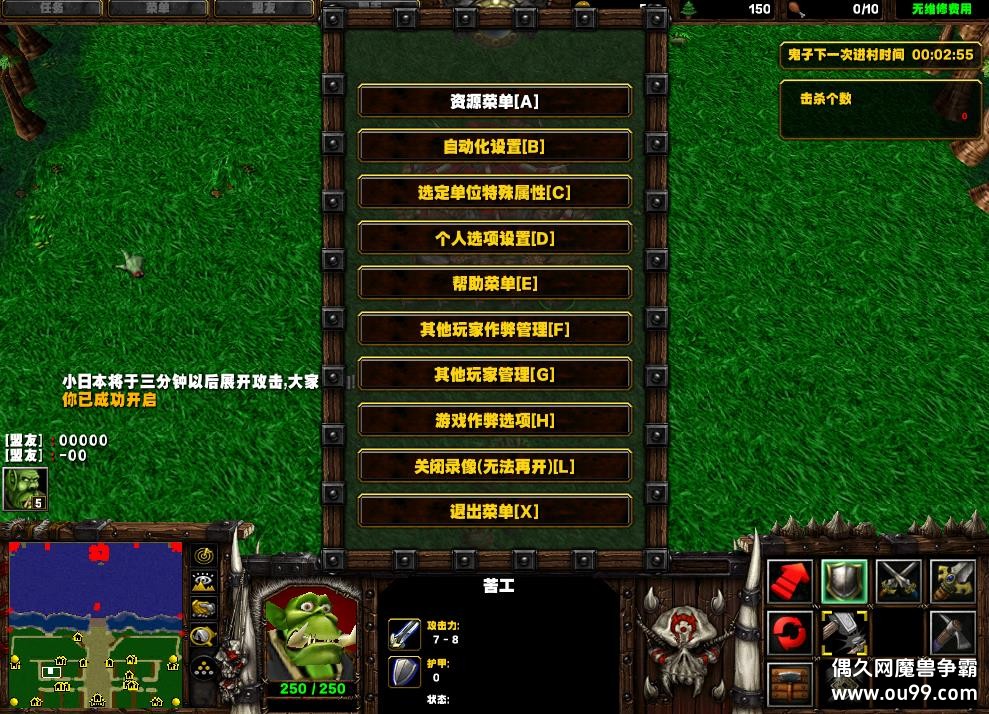
Task: Open 个人选项设置[D] personal options
Action: (x=494, y=238)
